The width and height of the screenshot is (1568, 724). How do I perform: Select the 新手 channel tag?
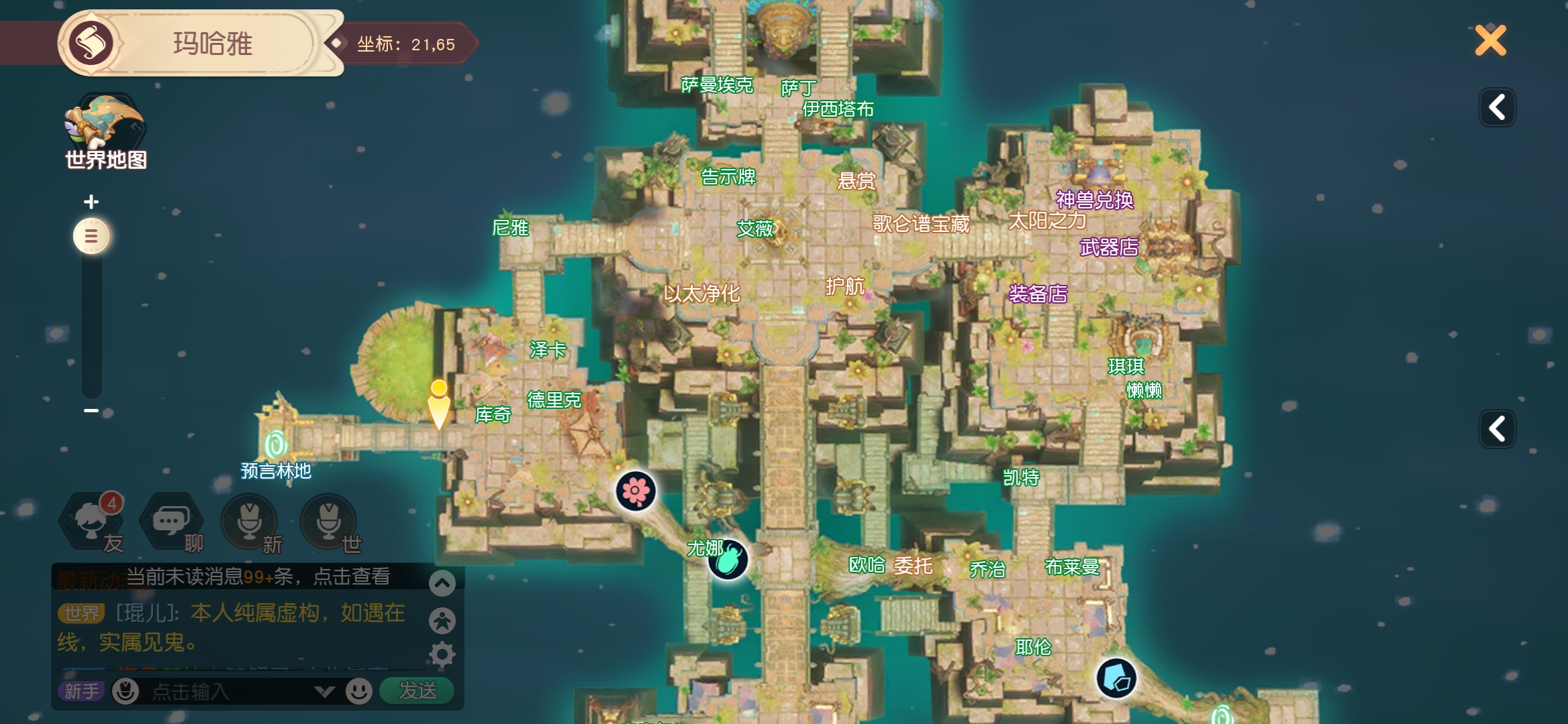click(81, 691)
